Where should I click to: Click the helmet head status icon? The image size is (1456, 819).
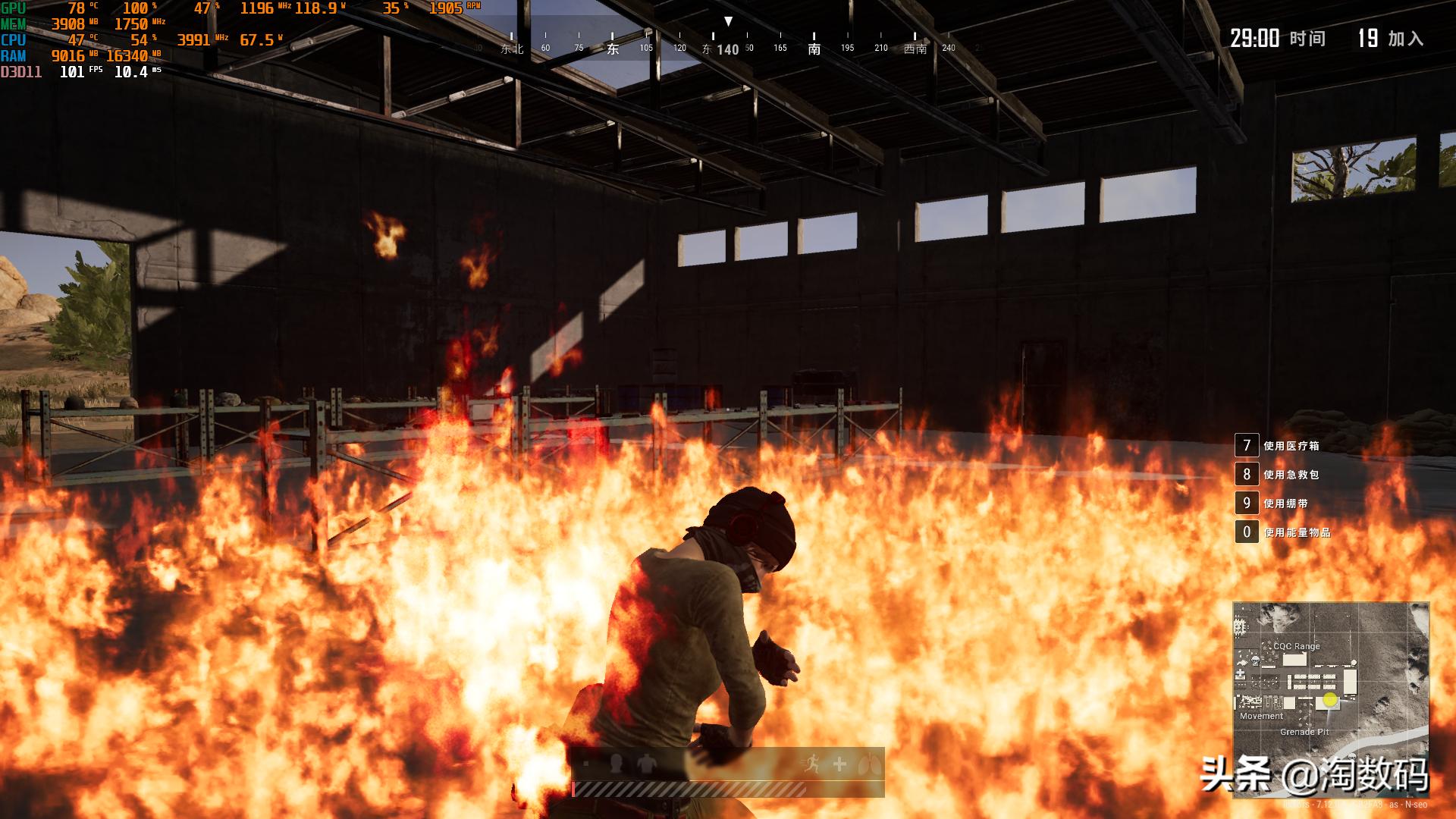click(616, 764)
